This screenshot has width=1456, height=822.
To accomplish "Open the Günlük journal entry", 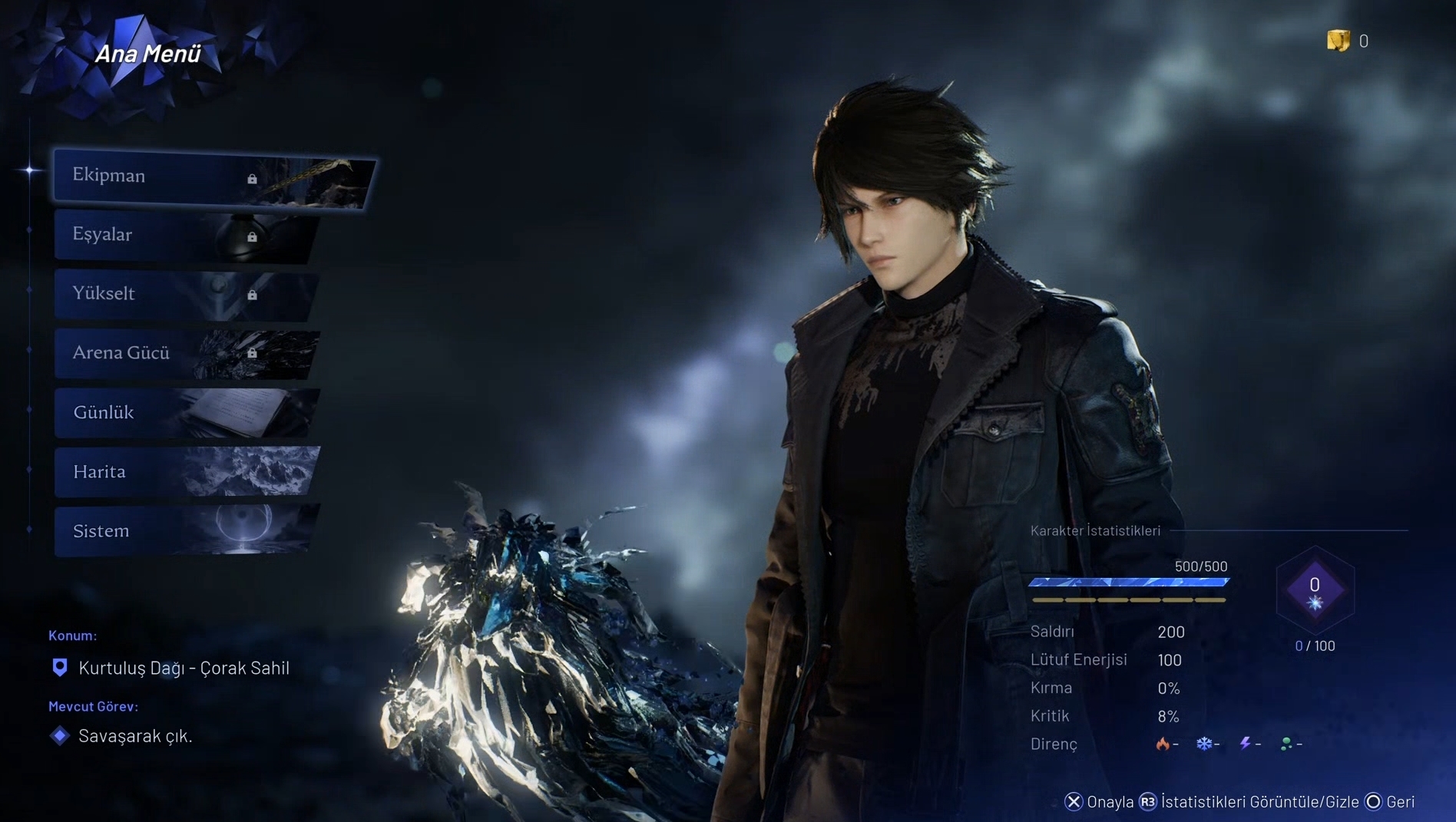I will coord(184,413).
